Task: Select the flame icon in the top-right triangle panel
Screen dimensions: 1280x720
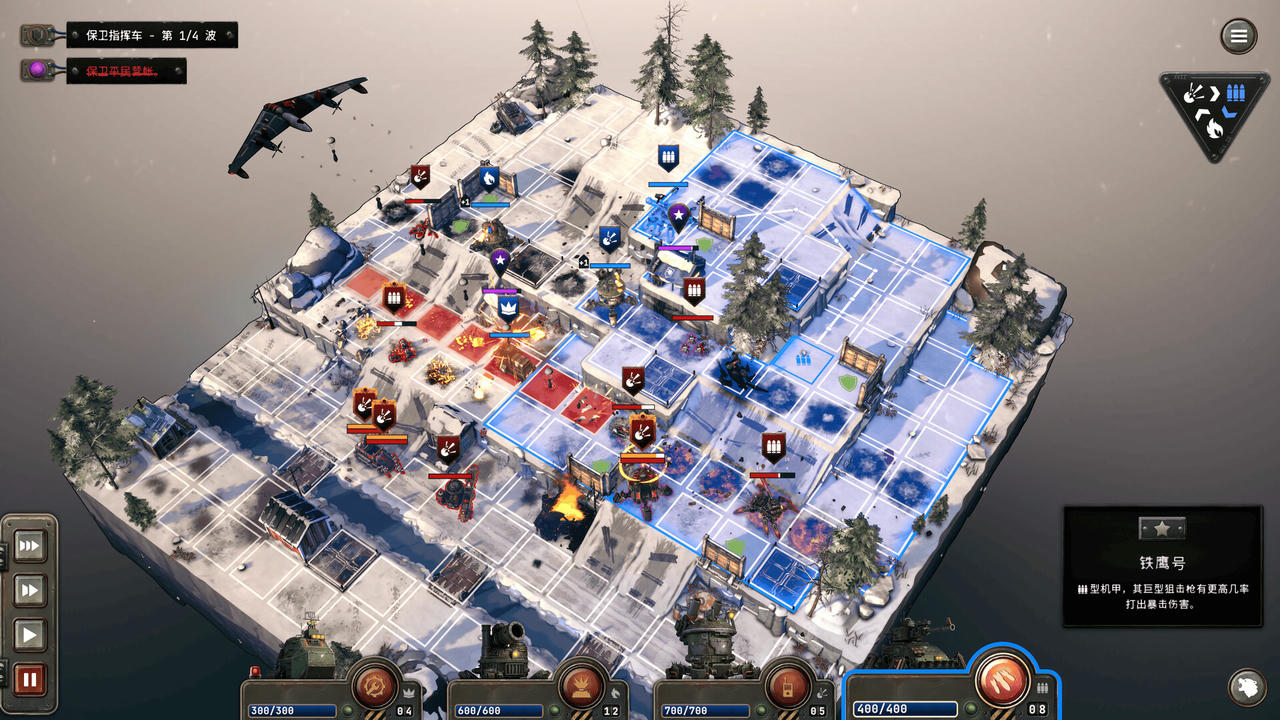Action: (1214, 127)
